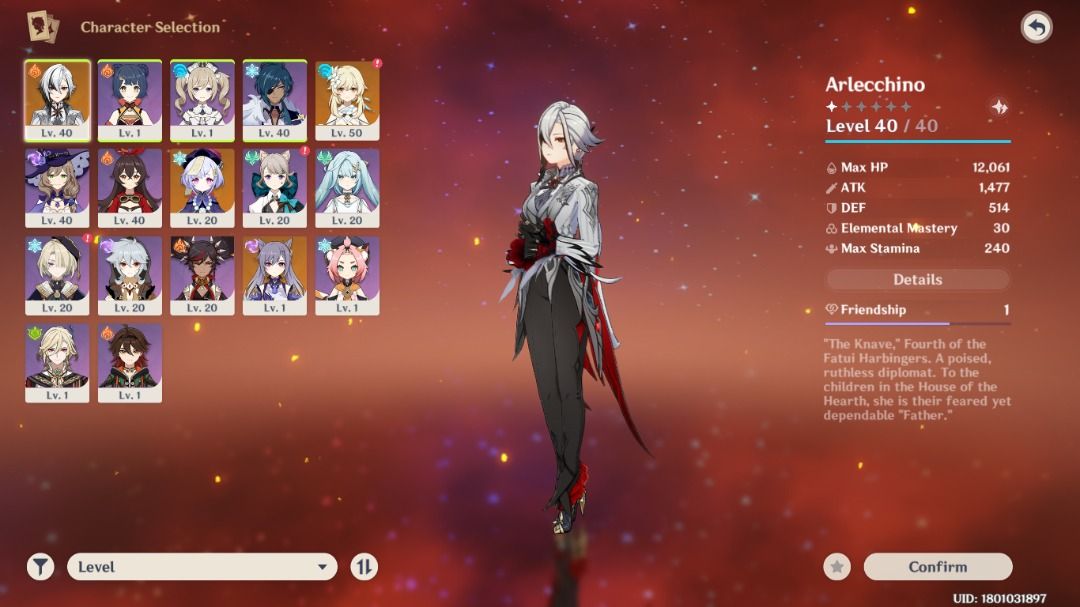Open Arlecchino's Details panel
The image size is (1080, 607).
point(917,280)
